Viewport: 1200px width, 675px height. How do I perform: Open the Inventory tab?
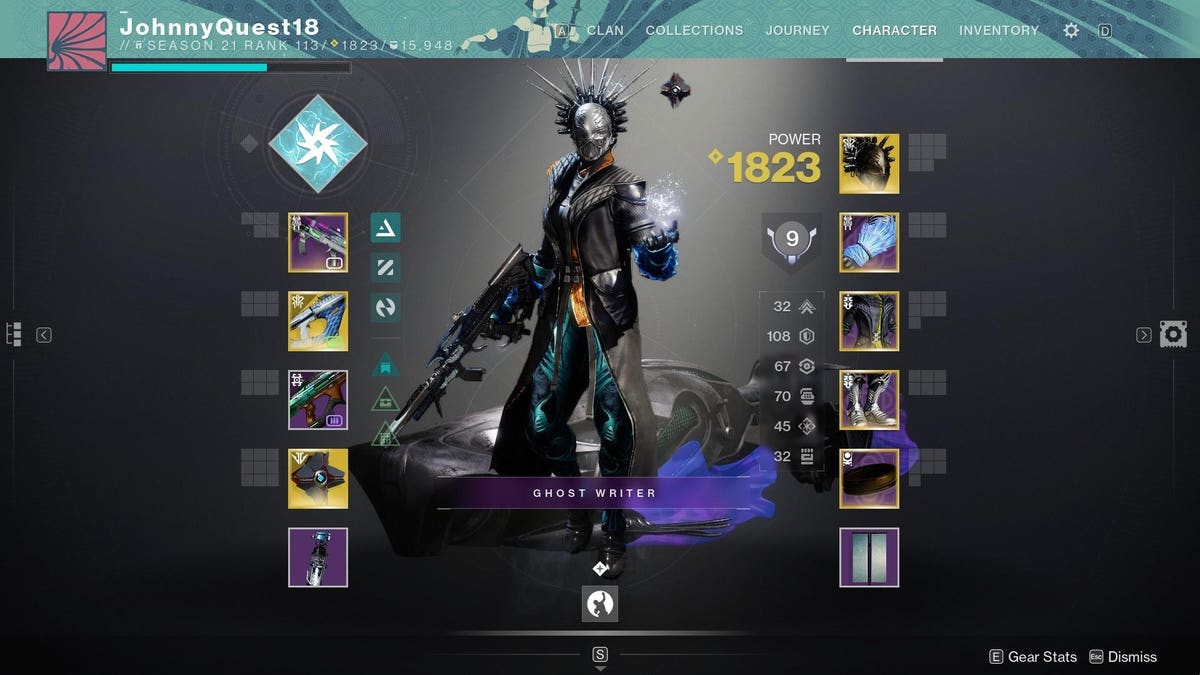point(999,30)
